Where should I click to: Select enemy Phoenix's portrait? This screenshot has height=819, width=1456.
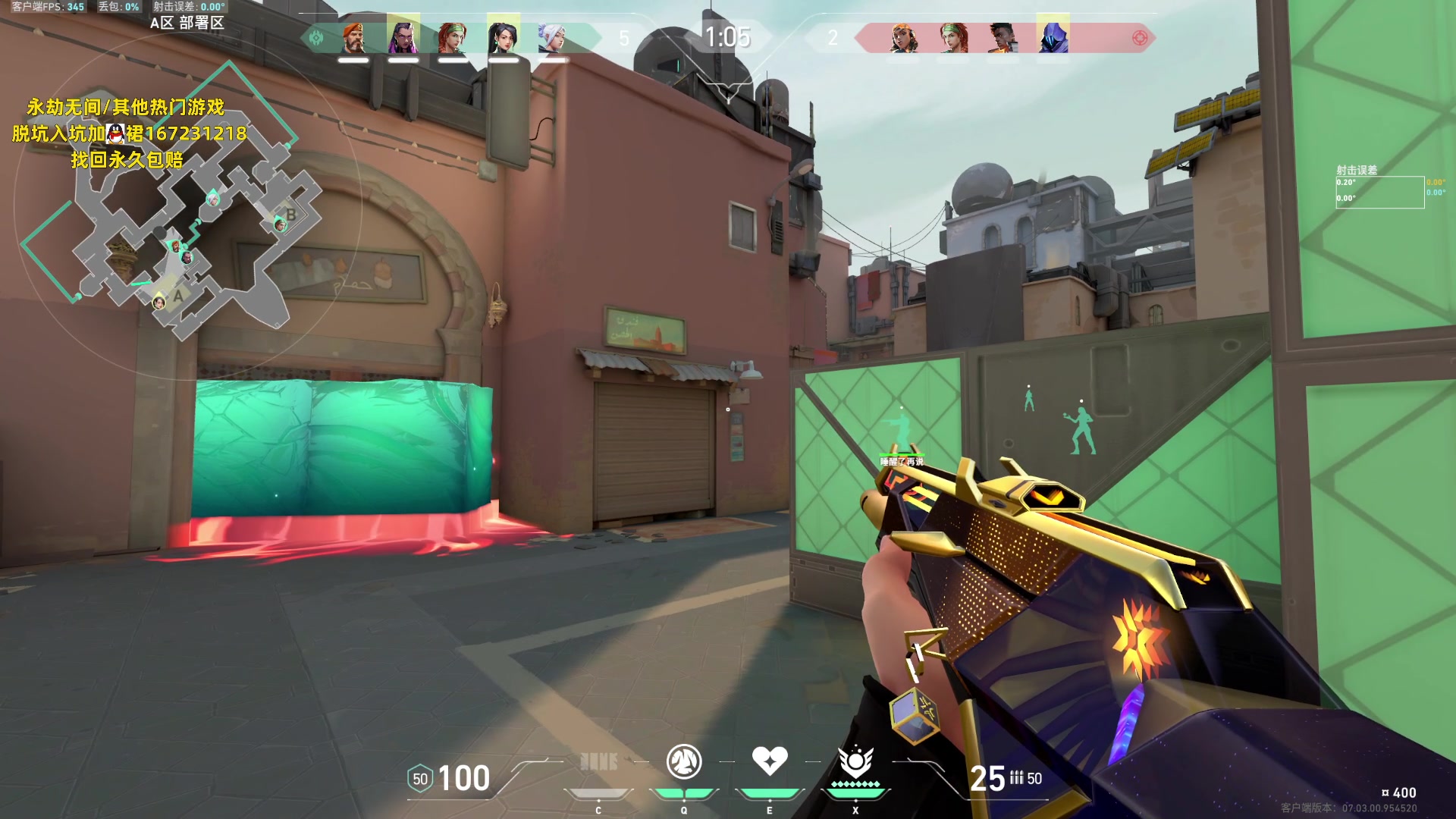tap(1003, 36)
